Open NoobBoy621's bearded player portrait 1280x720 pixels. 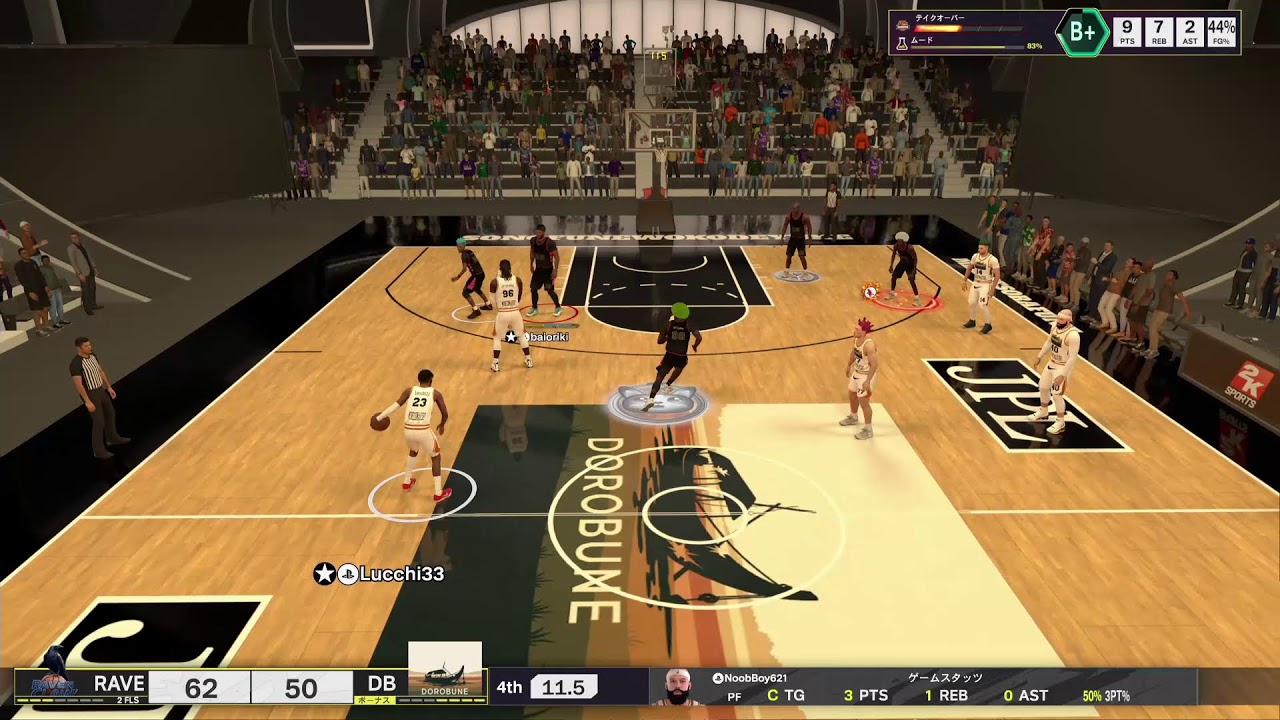(679, 687)
